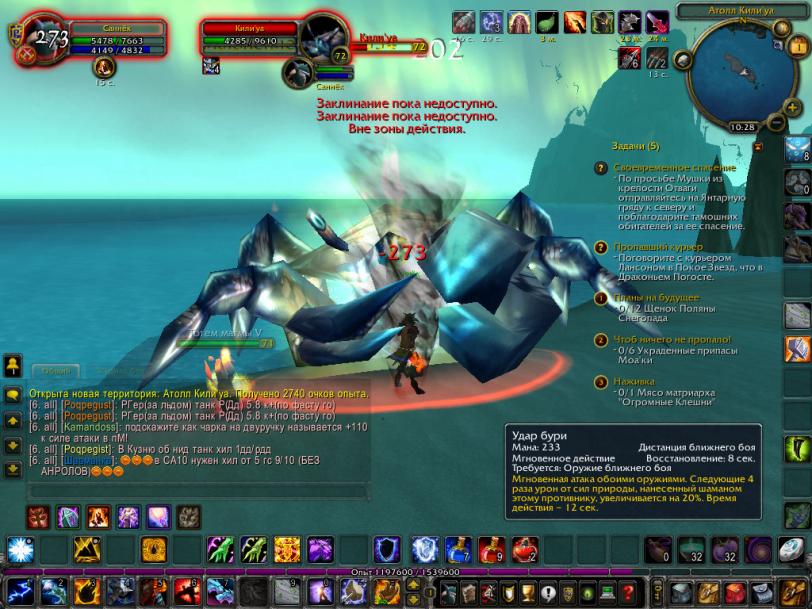
Task: Zoom out the minimap with the minus button
Action: (776, 122)
